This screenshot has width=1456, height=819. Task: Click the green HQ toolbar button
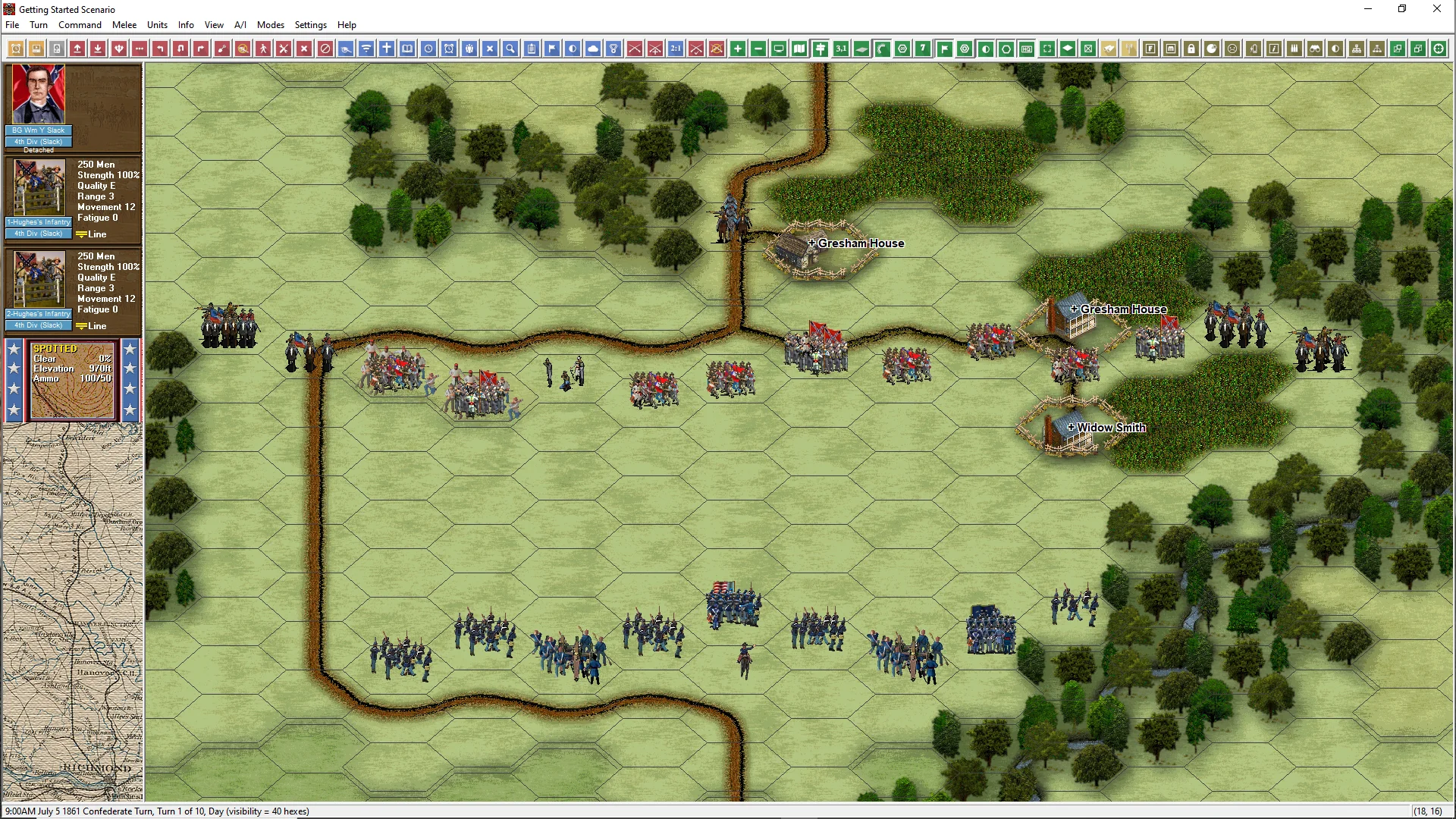(x=1027, y=49)
